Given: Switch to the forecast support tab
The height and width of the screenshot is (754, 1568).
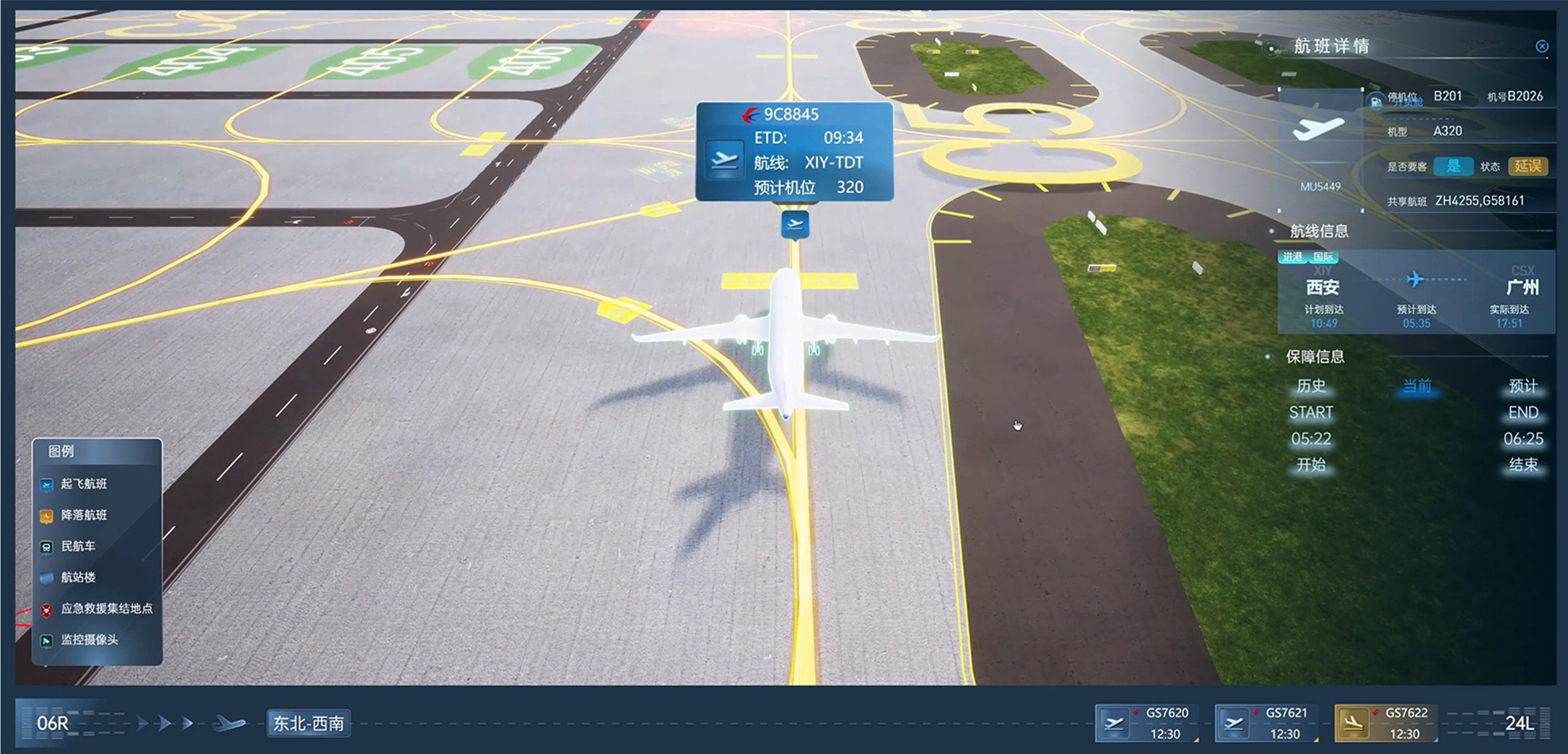Looking at the screenshot, I should click(1523, 386).
